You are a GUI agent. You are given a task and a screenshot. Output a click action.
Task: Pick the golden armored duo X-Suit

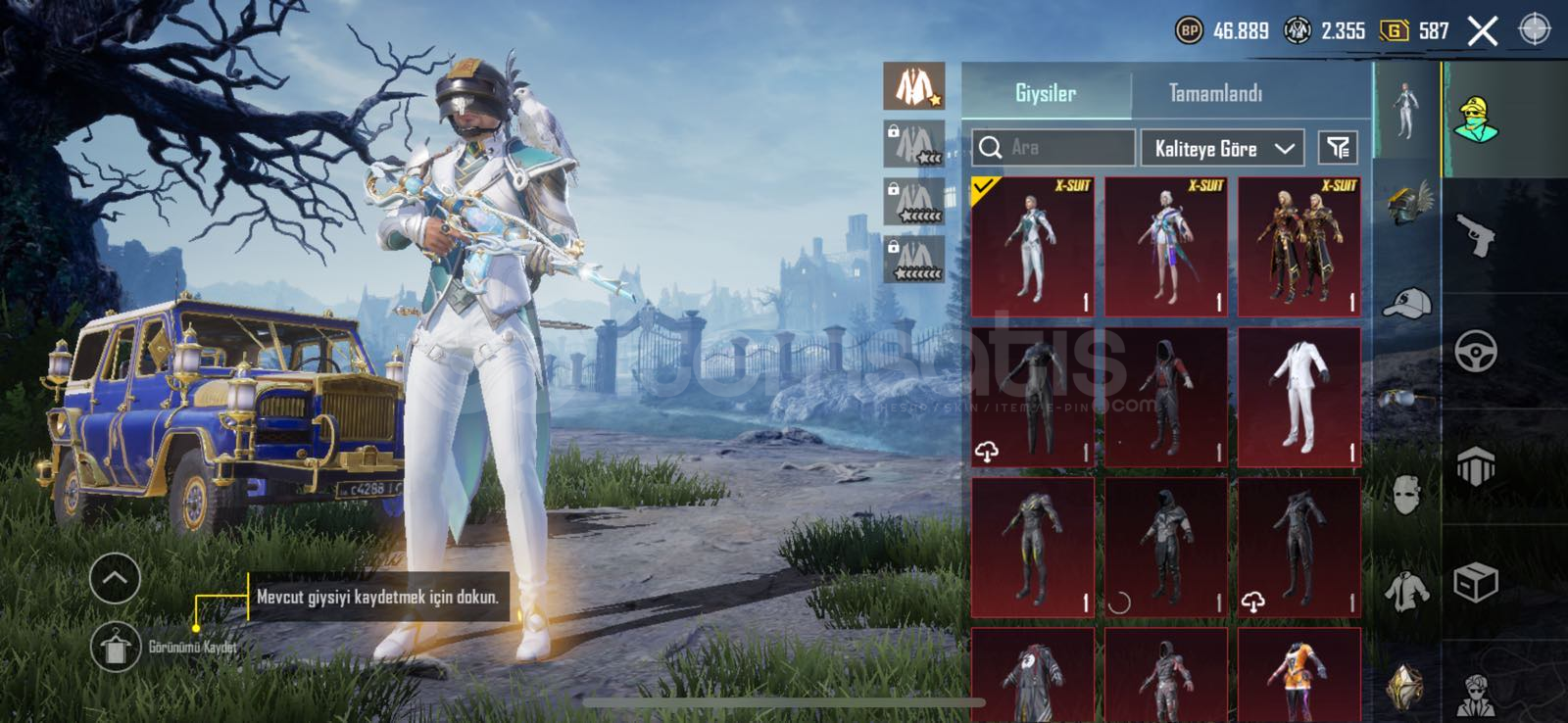click(x=1299, y=247)
